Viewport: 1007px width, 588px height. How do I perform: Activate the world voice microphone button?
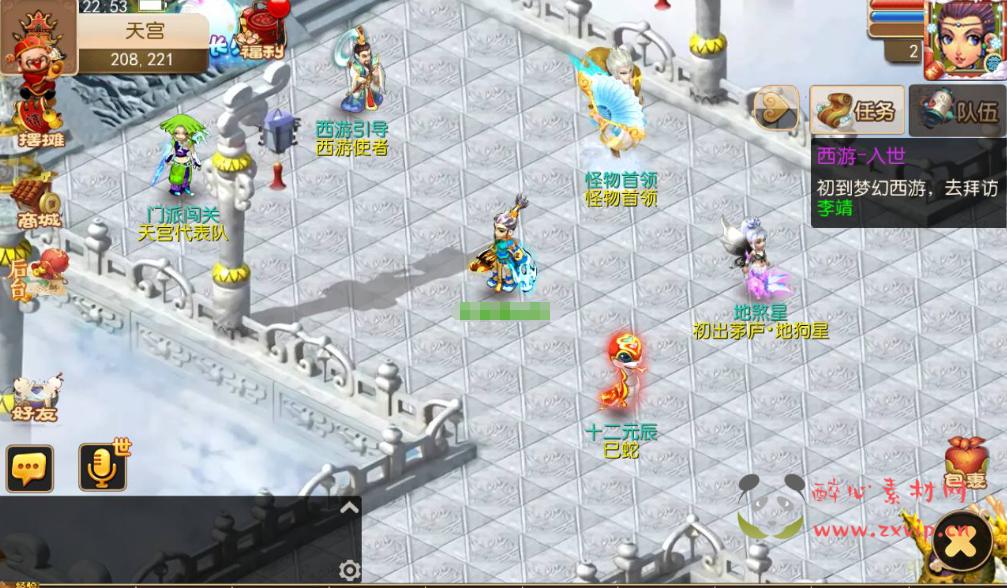(103, 468)
